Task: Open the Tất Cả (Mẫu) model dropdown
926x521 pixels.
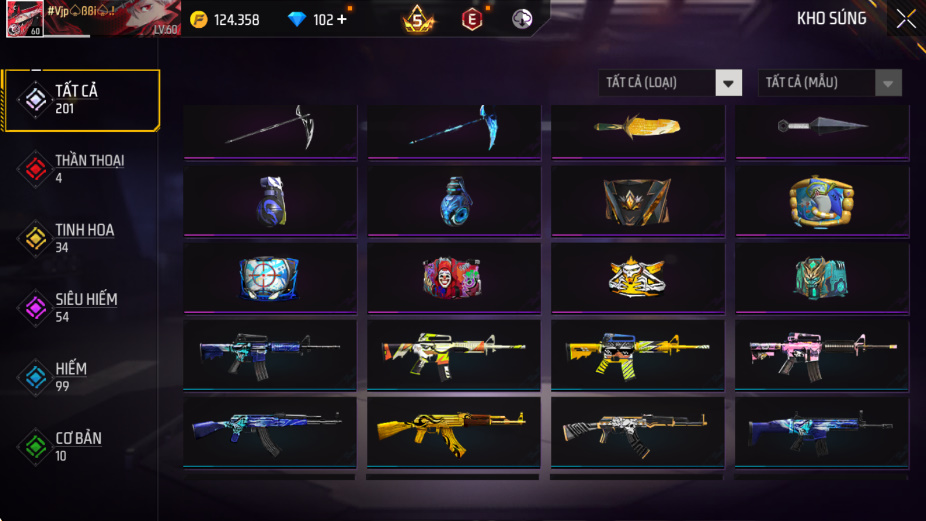Action: (830, 83)
